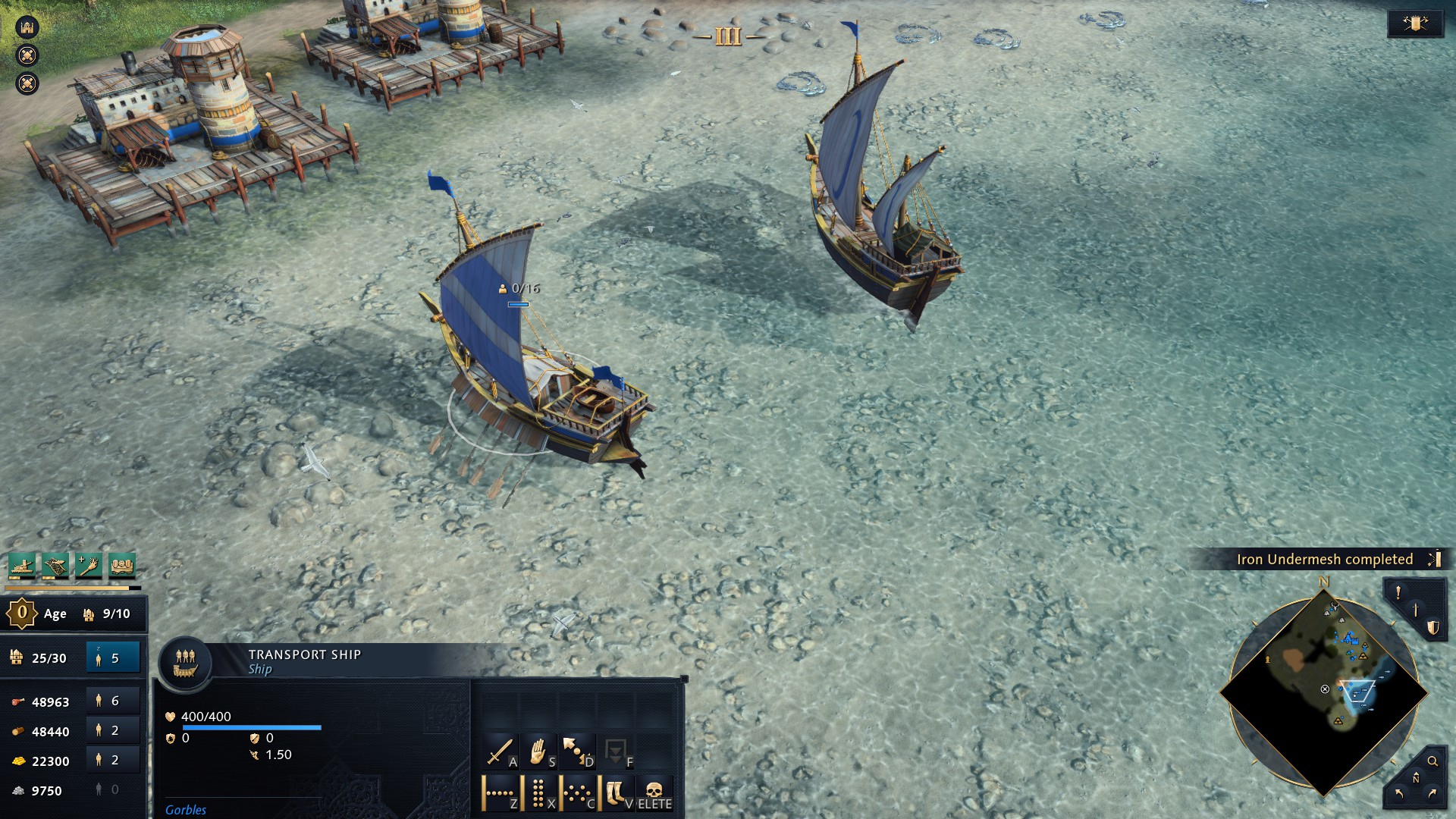Image resolution: width=1456 pixels, height=819 pixels.
Task: Open the top right crossed-weapons menu button
Action: 1415,24
